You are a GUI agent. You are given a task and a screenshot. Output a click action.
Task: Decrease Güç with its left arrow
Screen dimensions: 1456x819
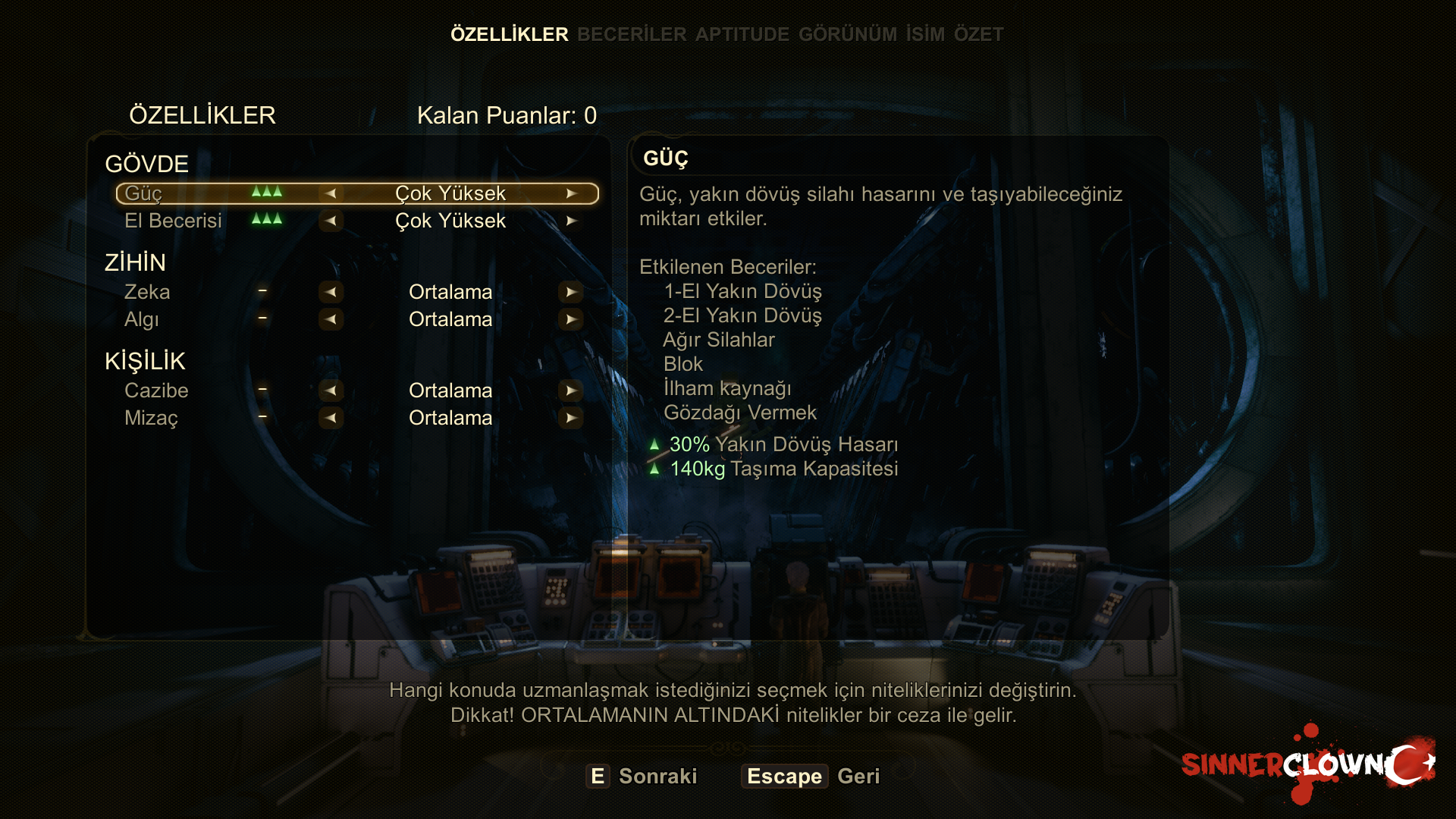tap(331, 193)
